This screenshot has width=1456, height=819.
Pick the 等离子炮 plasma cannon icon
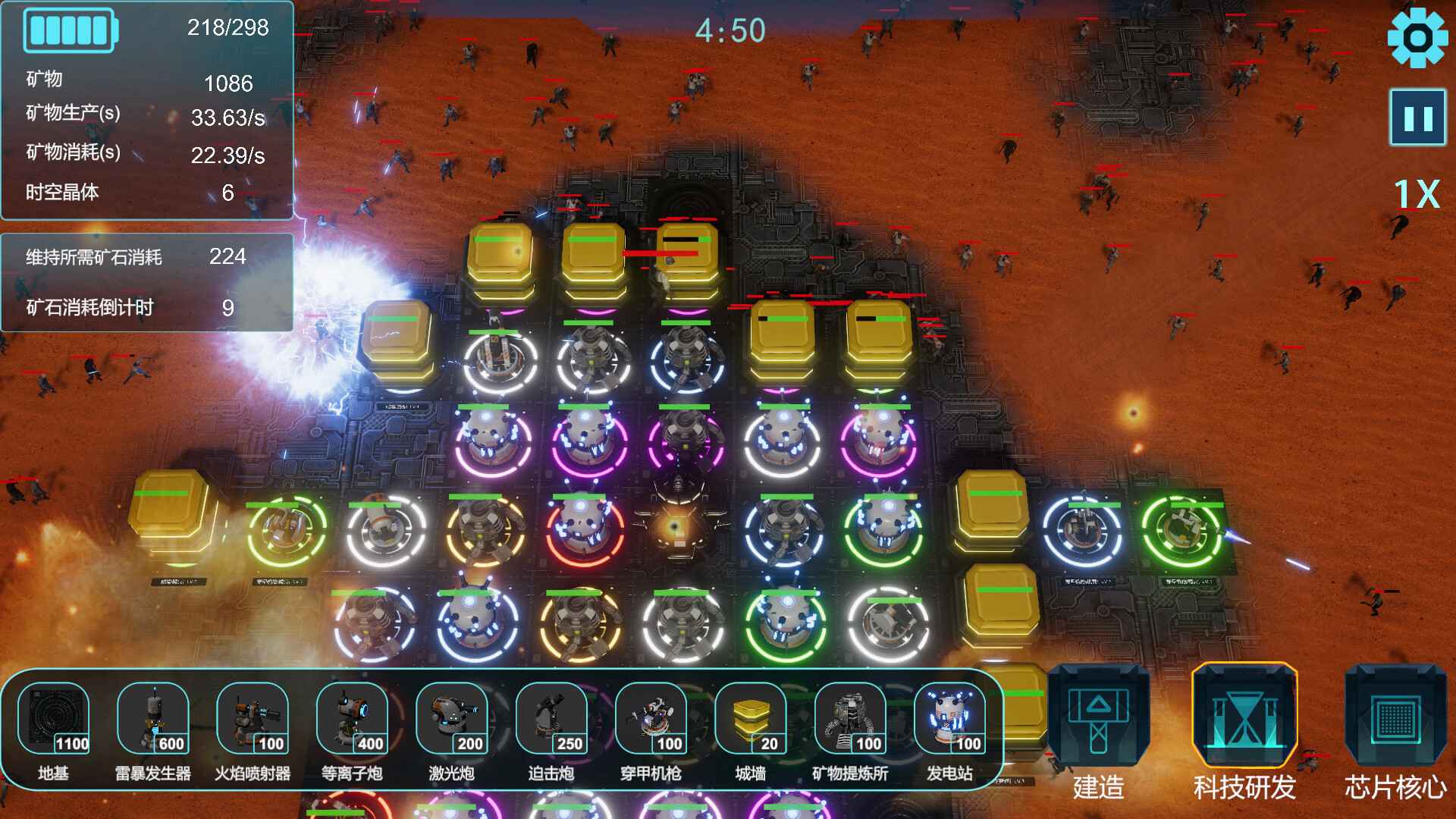[x=353, y=720]
